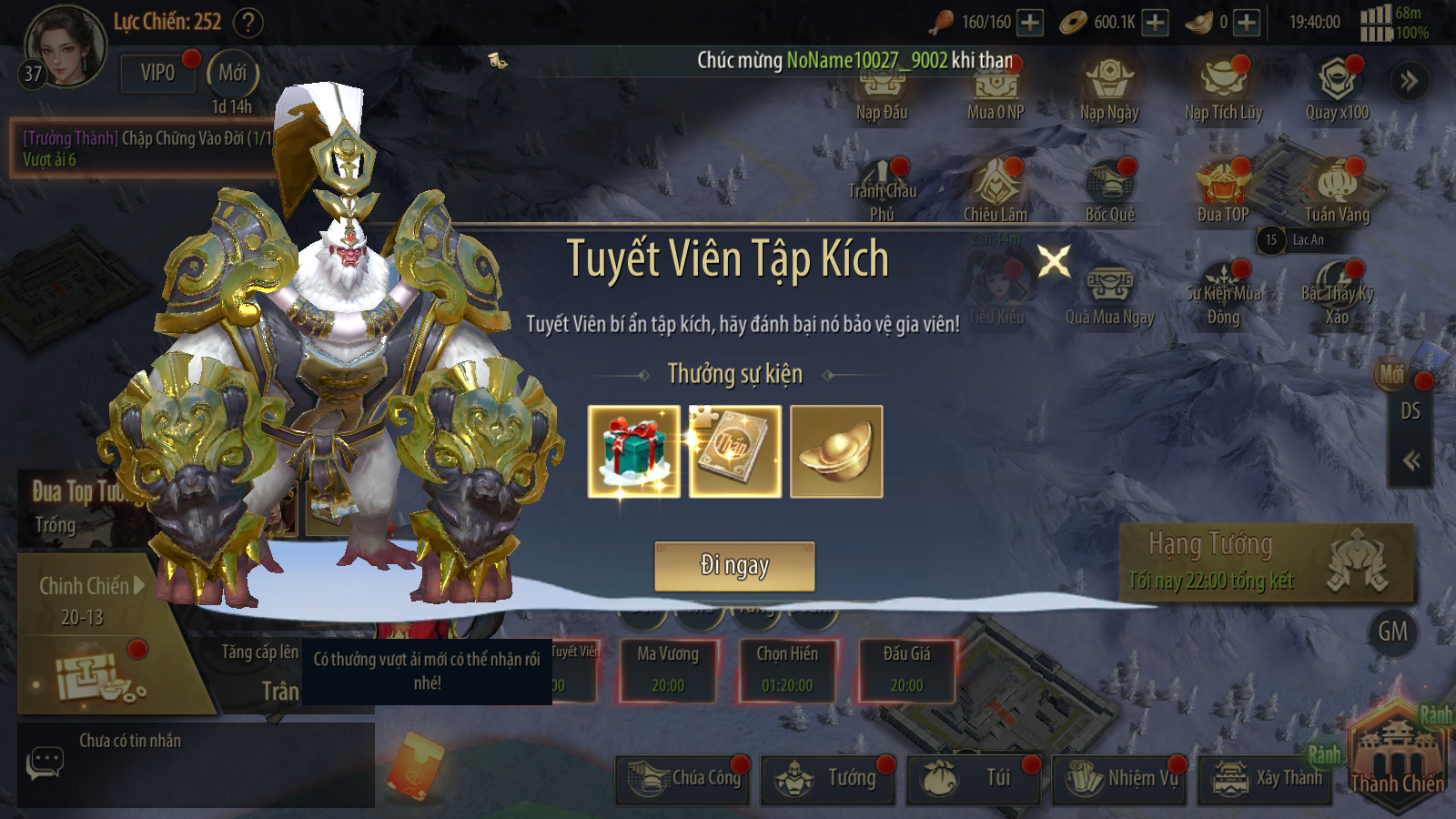Click the Đi ngay button
Screen dimensions: 1456x819
(x=734, y=566)
